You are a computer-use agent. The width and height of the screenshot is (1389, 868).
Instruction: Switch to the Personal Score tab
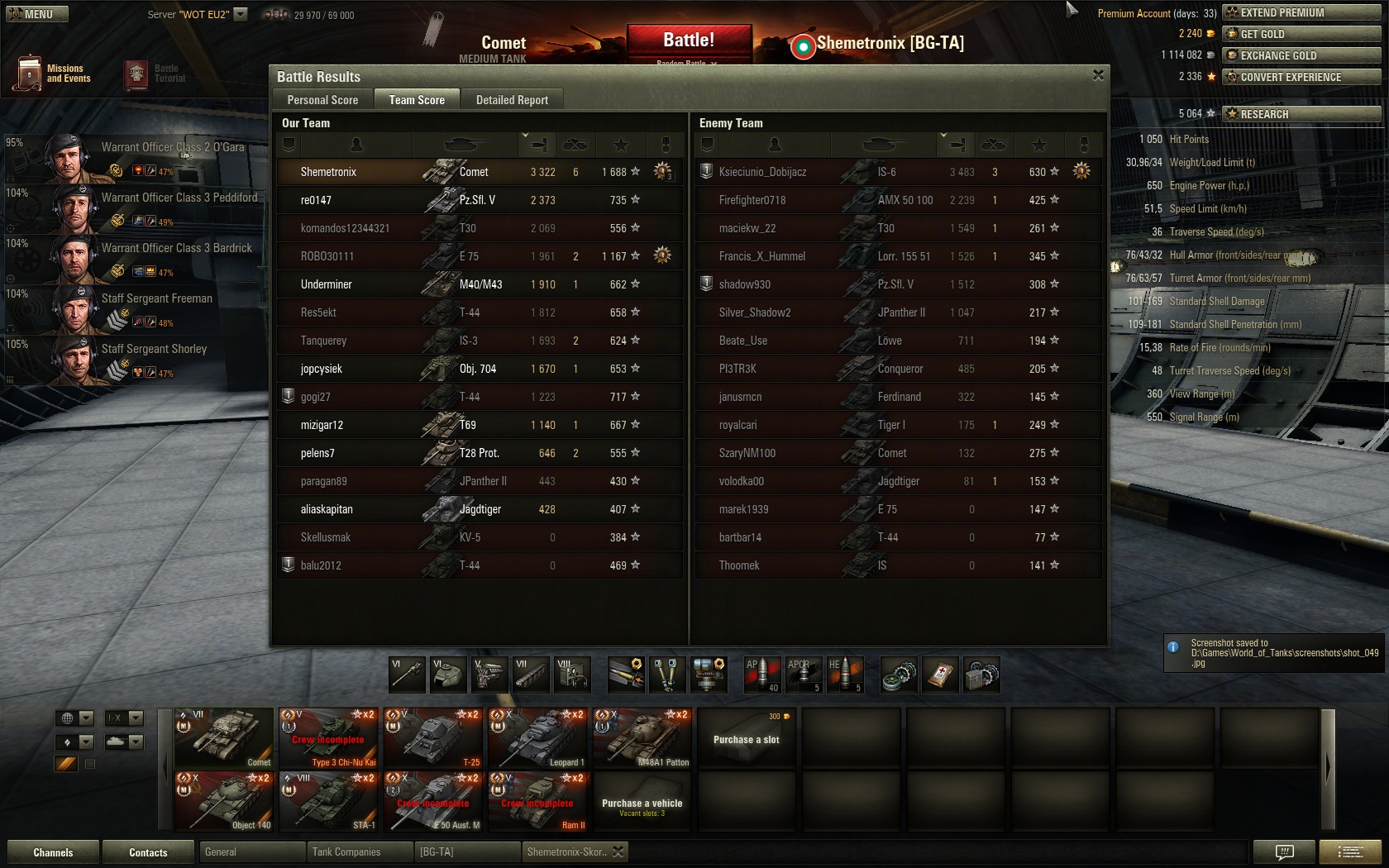tap(322, 100)
